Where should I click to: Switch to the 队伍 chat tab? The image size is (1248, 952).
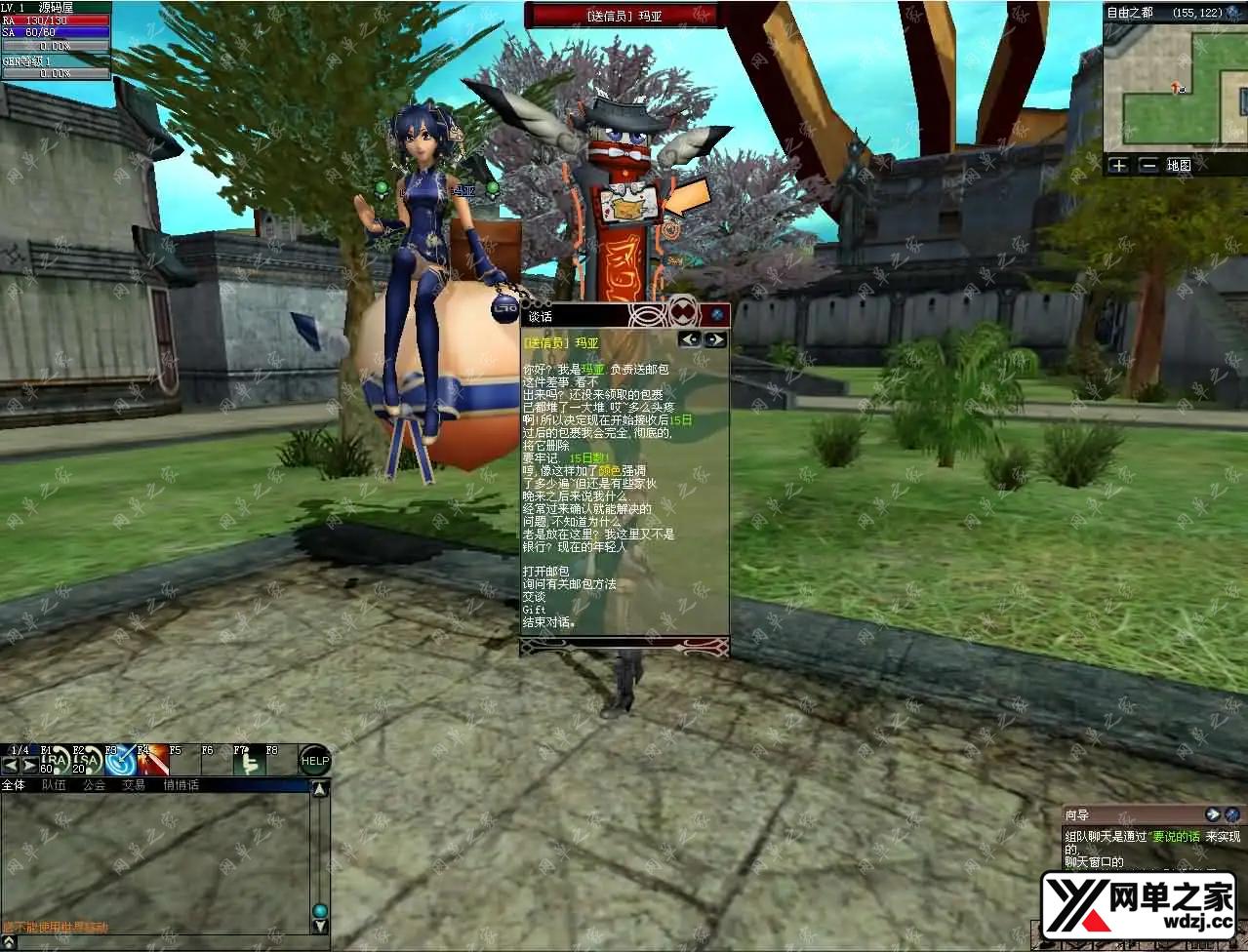pyautogui.click(x=54, y=785)
